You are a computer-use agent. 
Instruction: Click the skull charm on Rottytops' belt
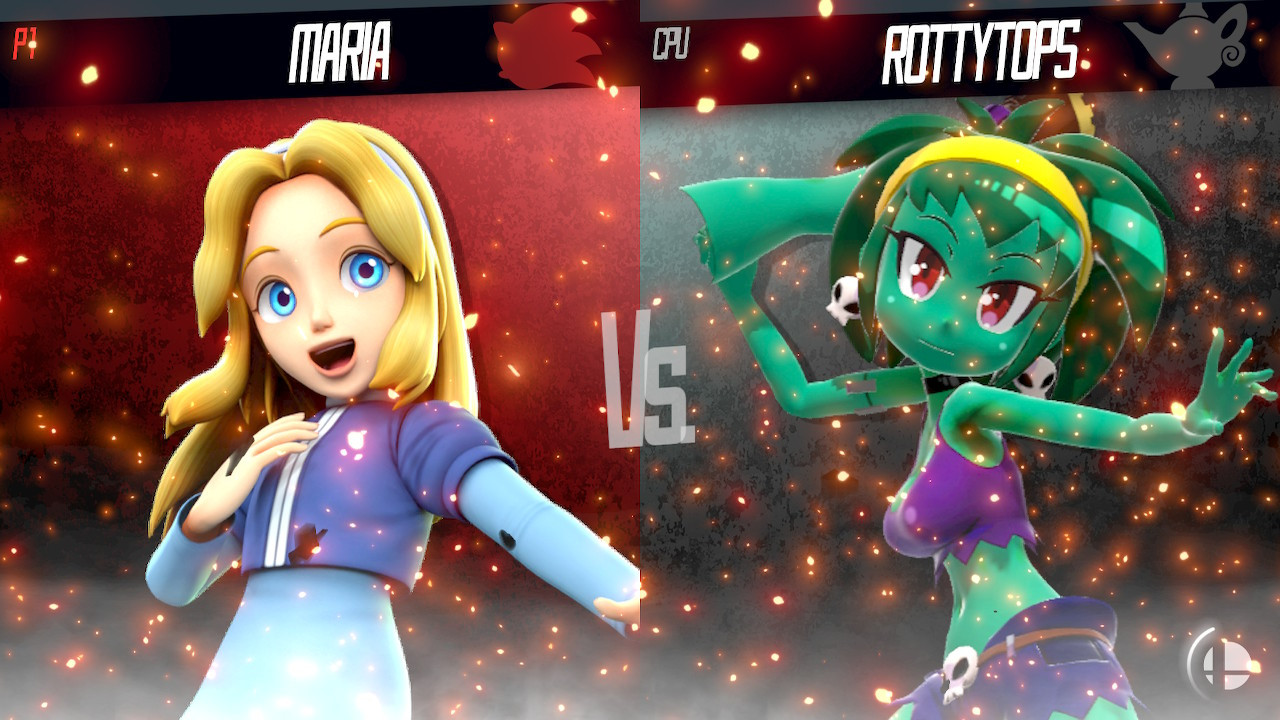(x=958, y=670)
